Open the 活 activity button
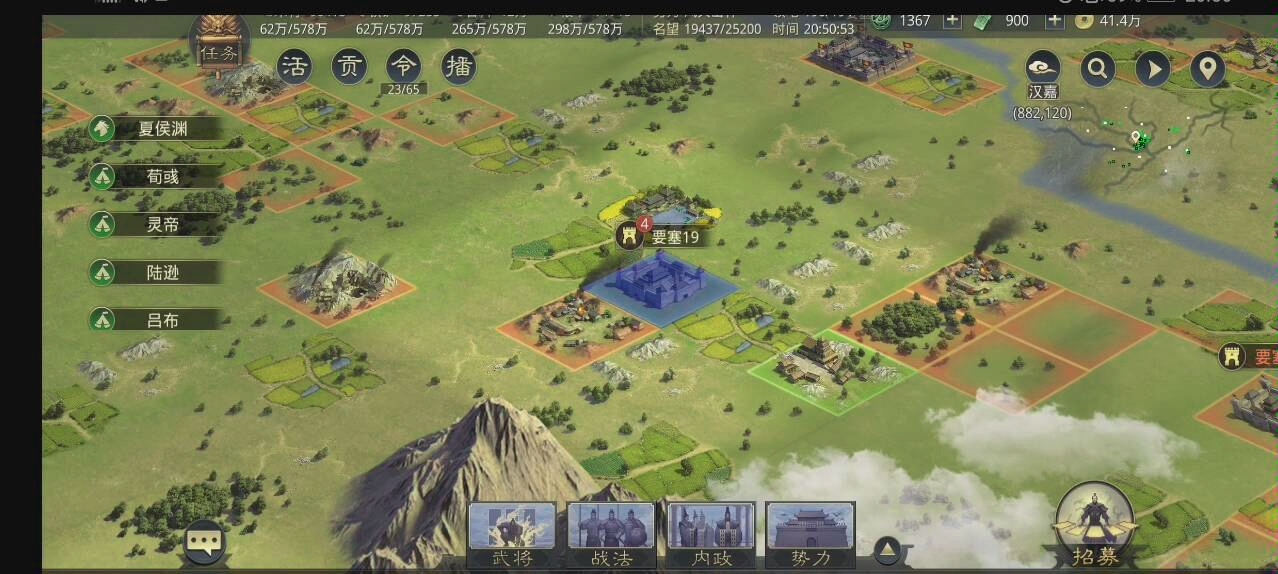 tap(294, 67)
